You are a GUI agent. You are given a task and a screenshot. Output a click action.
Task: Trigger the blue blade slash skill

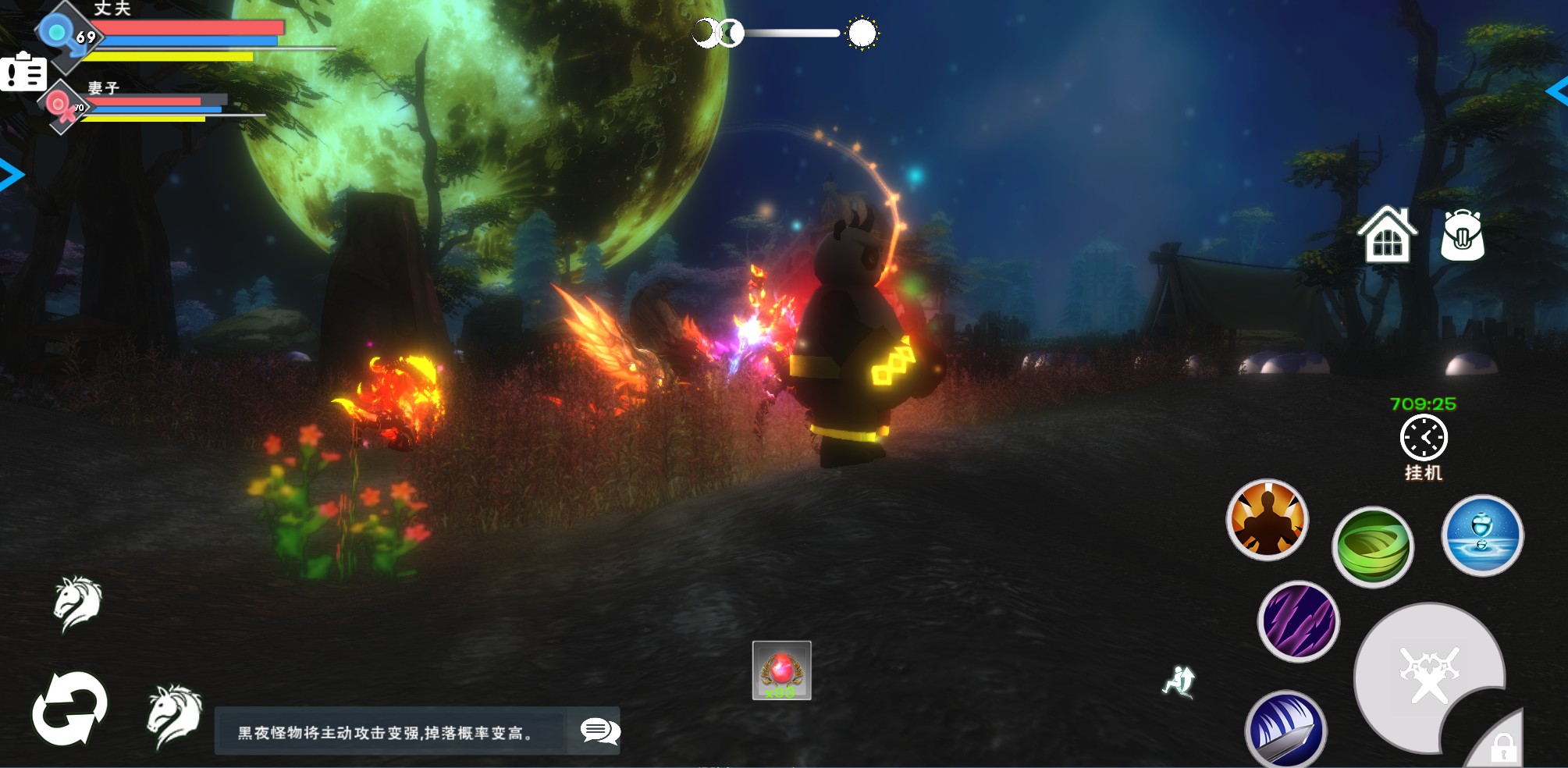tap(1285, 730)
